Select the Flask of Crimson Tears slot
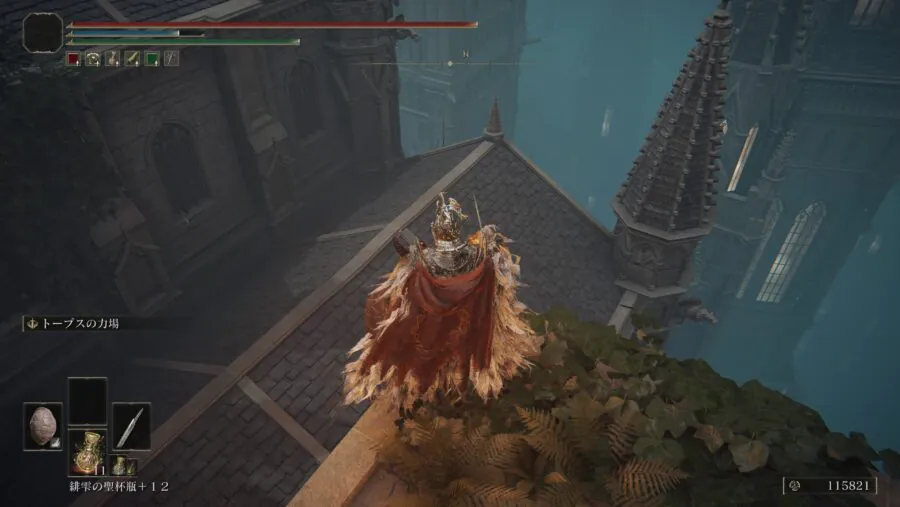 coord(87,450)
